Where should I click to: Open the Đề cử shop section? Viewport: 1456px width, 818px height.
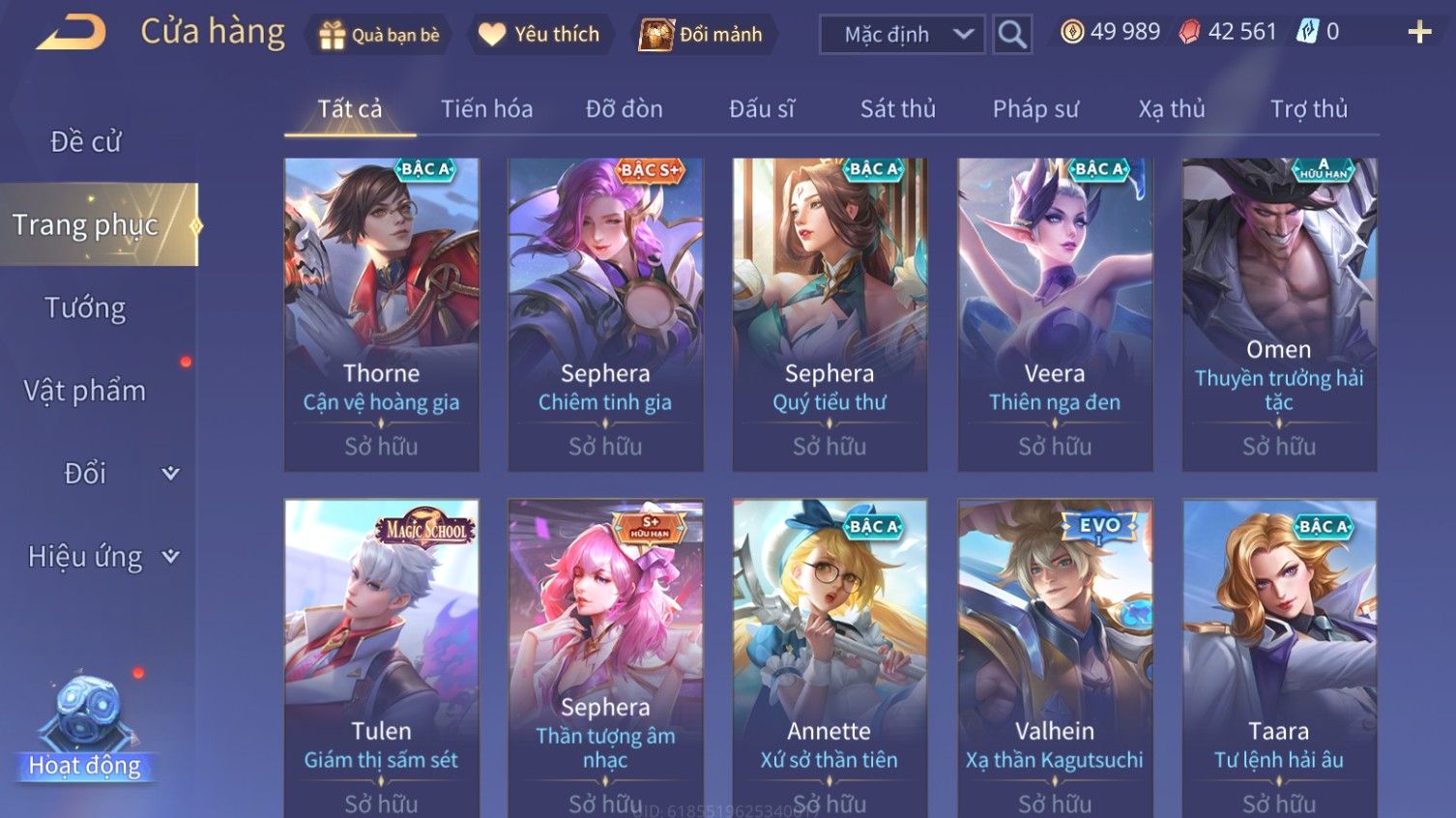(x=85, y=142)
